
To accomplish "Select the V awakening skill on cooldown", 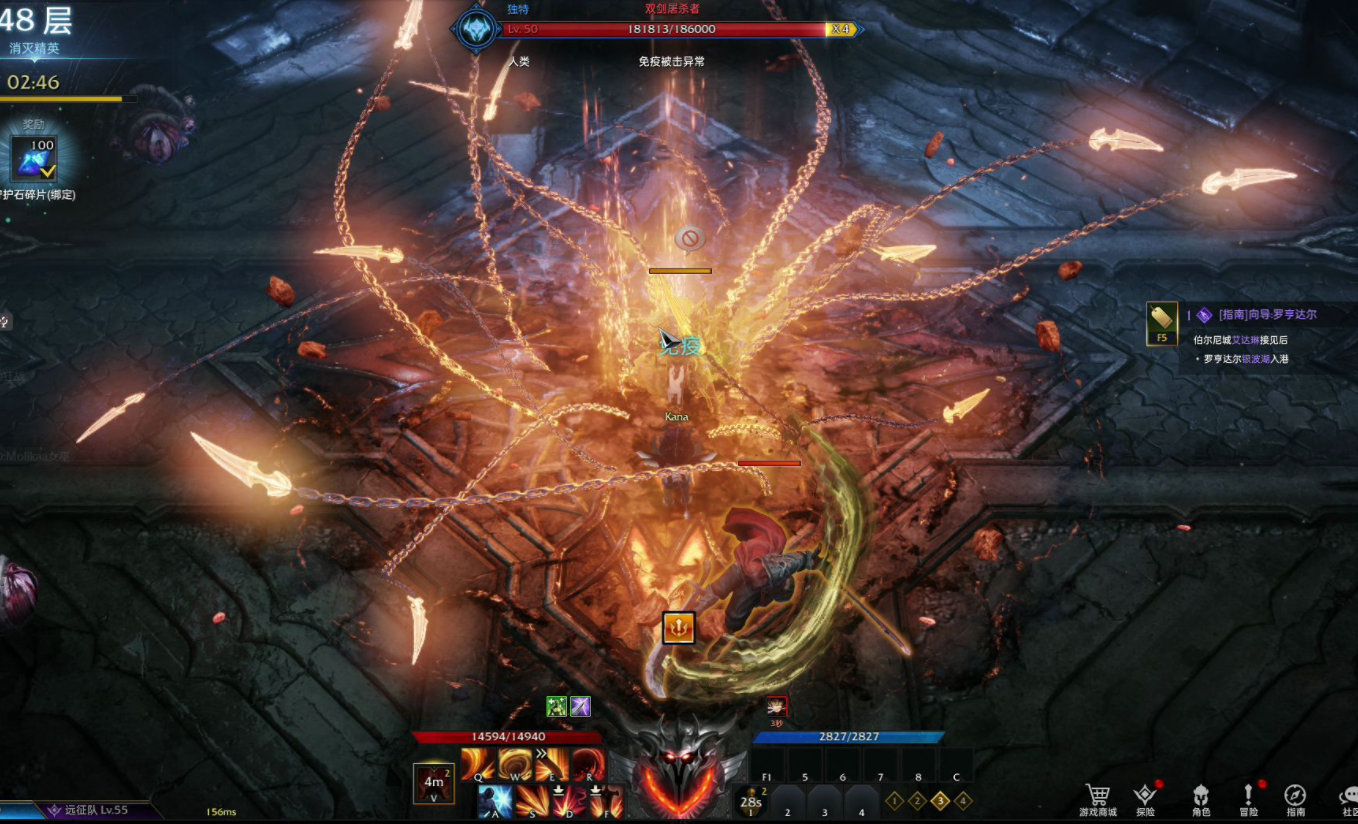I will [x=433, y=783].
